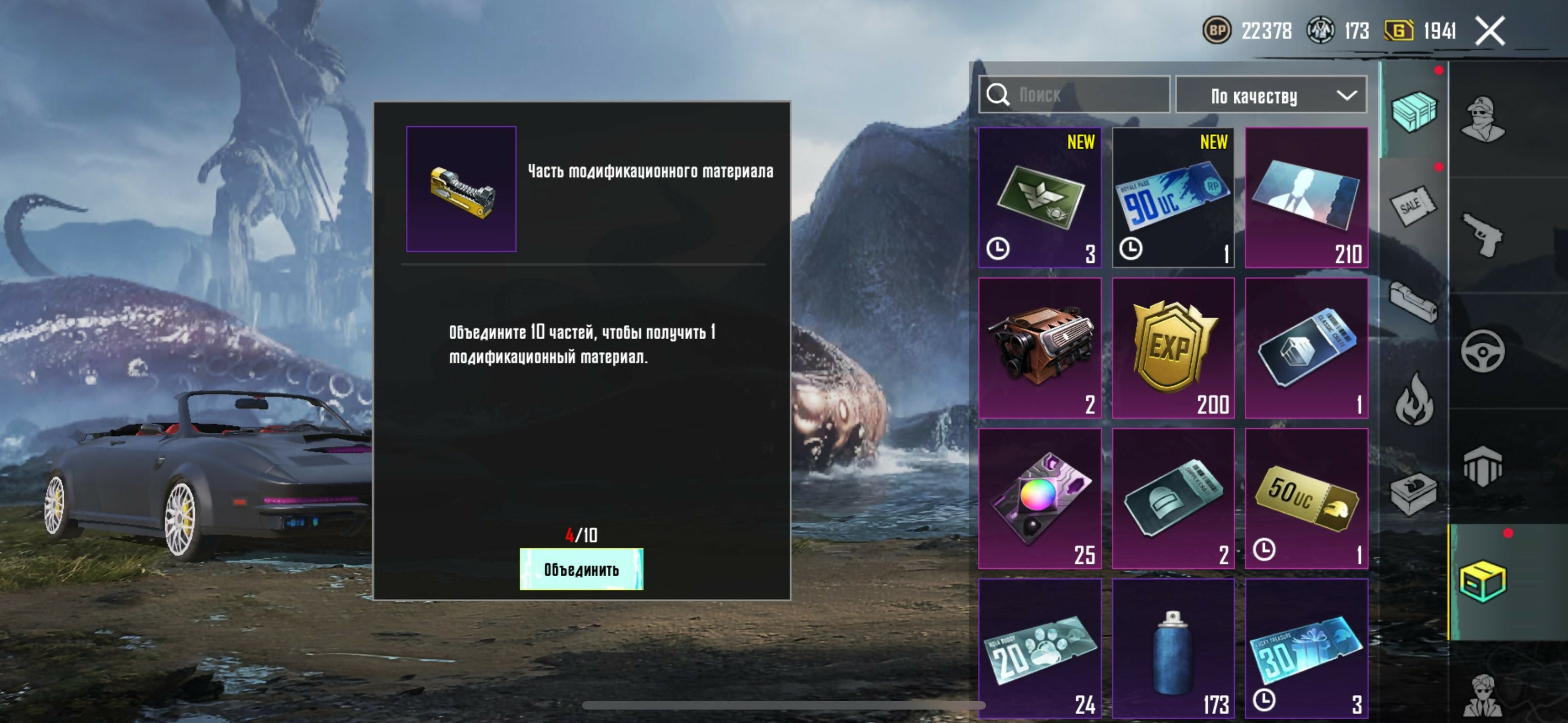Pick the gold EXP badge item
1568x723 pixels.
(x=1173, y=348)
